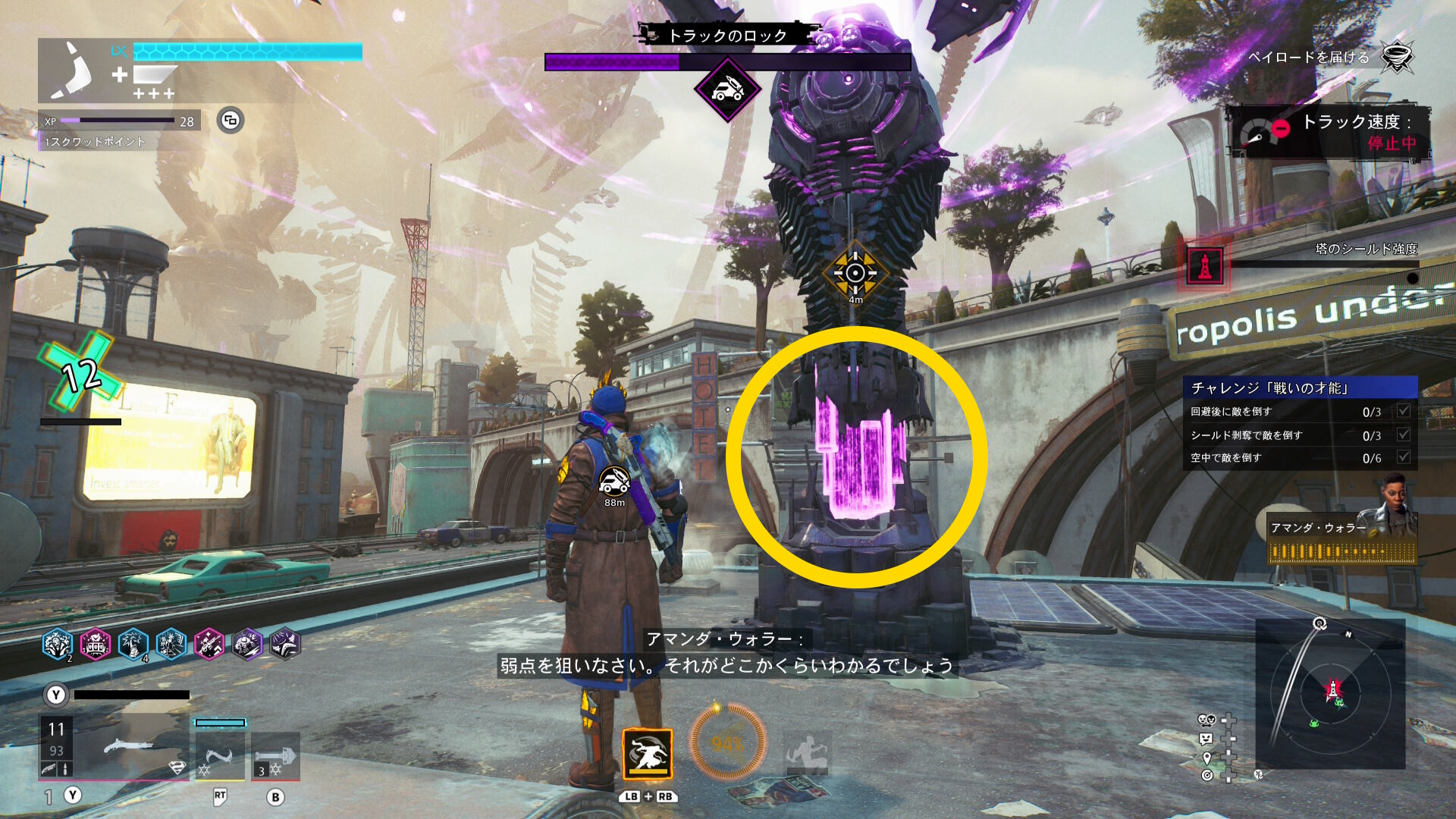
Task: Activate the boomerang melee slot
Action: (x=220, y=756)
